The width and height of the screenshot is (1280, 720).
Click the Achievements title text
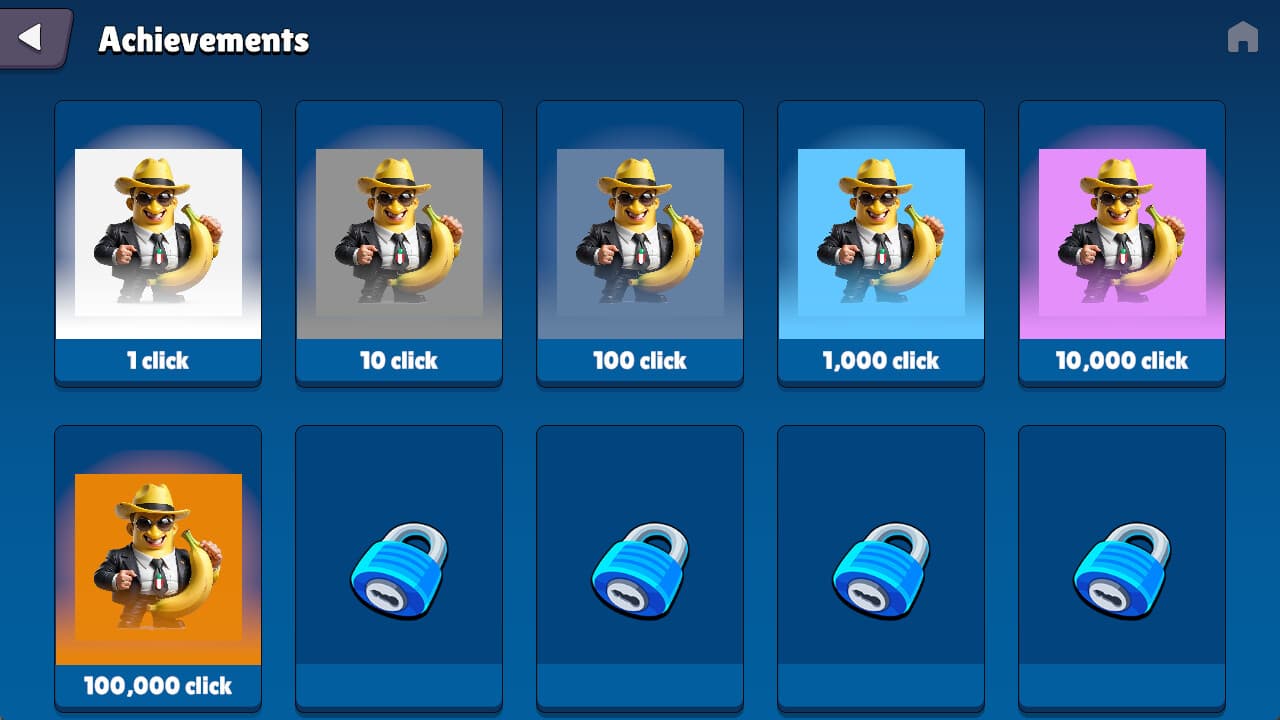coord(201,41)
